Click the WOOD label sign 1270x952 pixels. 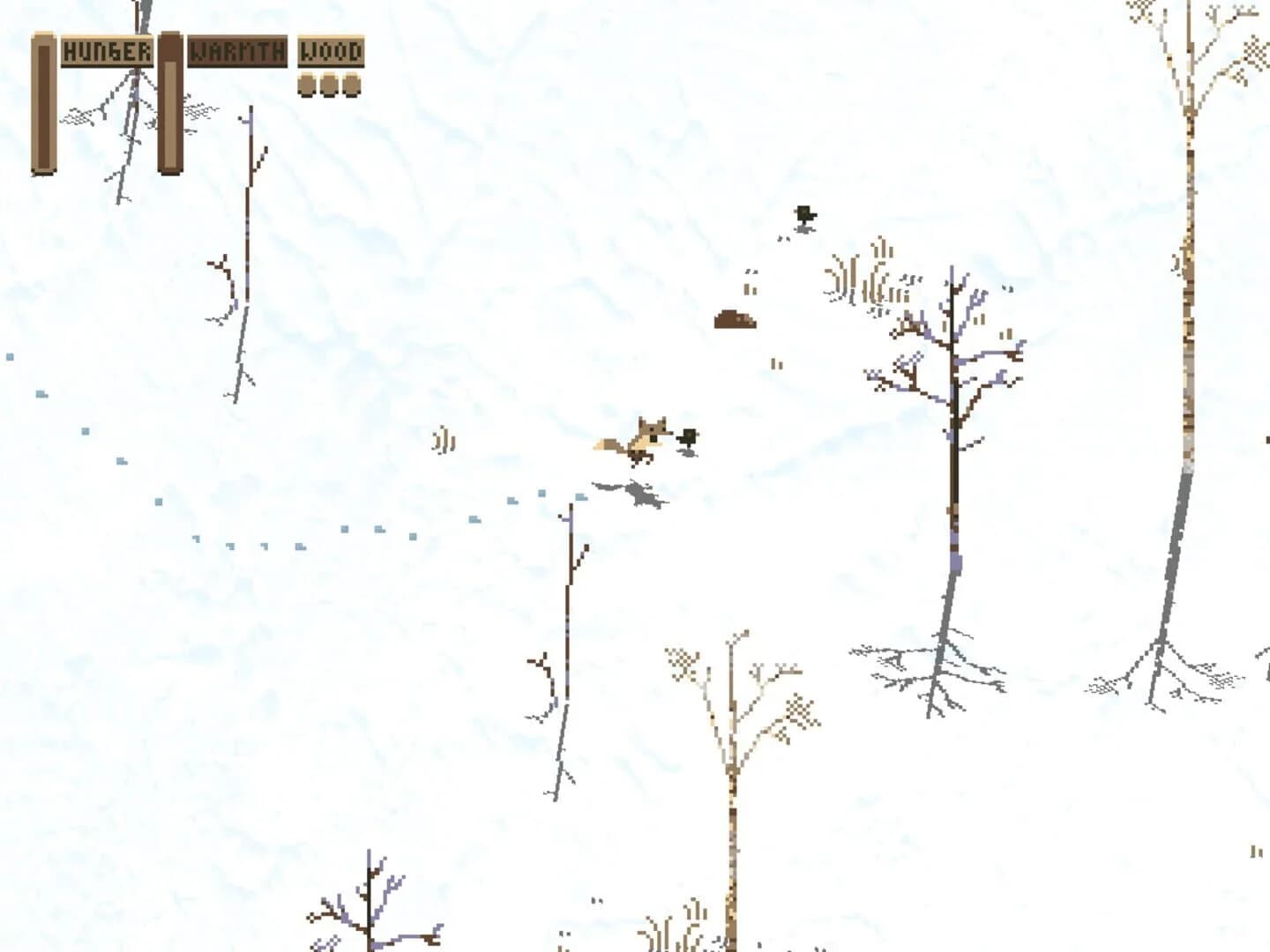(331, 51)
